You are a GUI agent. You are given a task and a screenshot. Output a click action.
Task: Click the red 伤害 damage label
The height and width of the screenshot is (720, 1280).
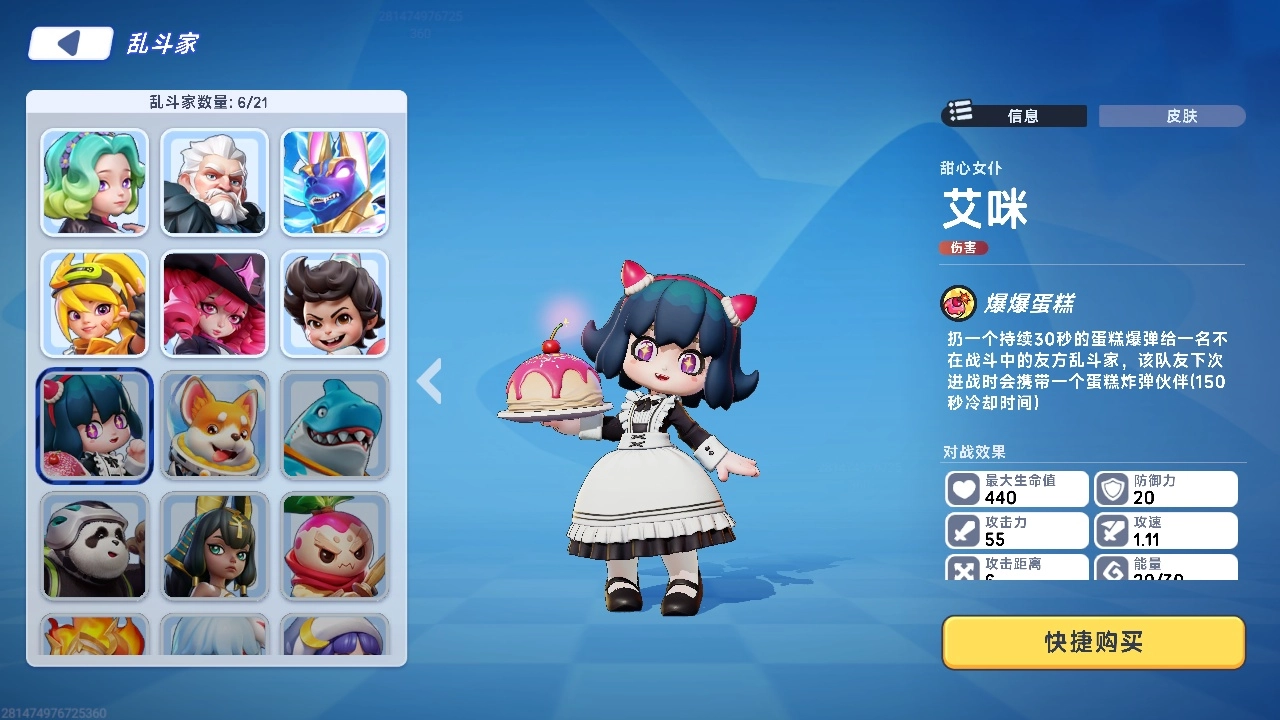pos(963,247)
